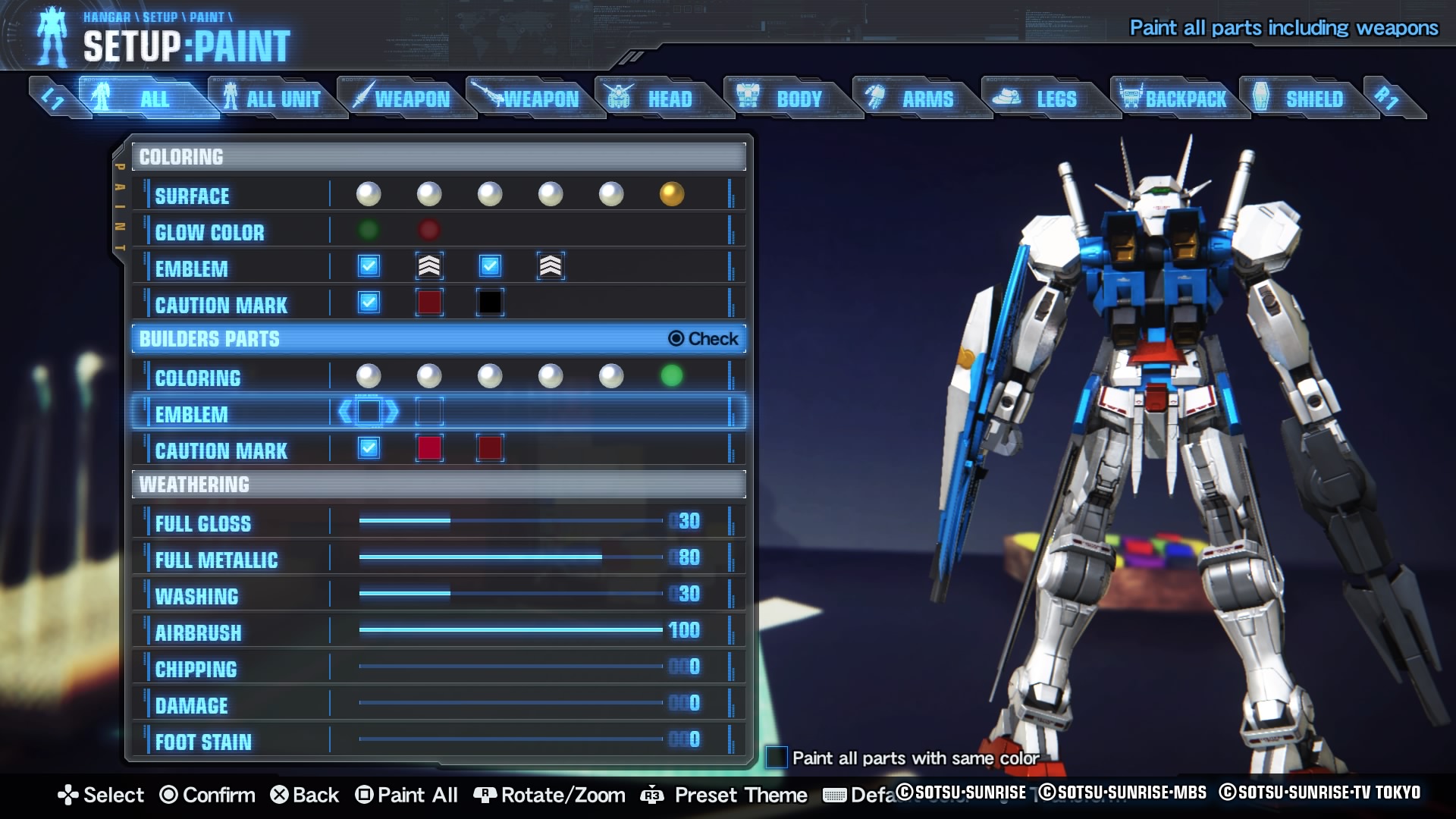The width and height of the screenshot is (1456, 819).
Task: Select the gold Surface color swatch
Action: coord(672,194)
